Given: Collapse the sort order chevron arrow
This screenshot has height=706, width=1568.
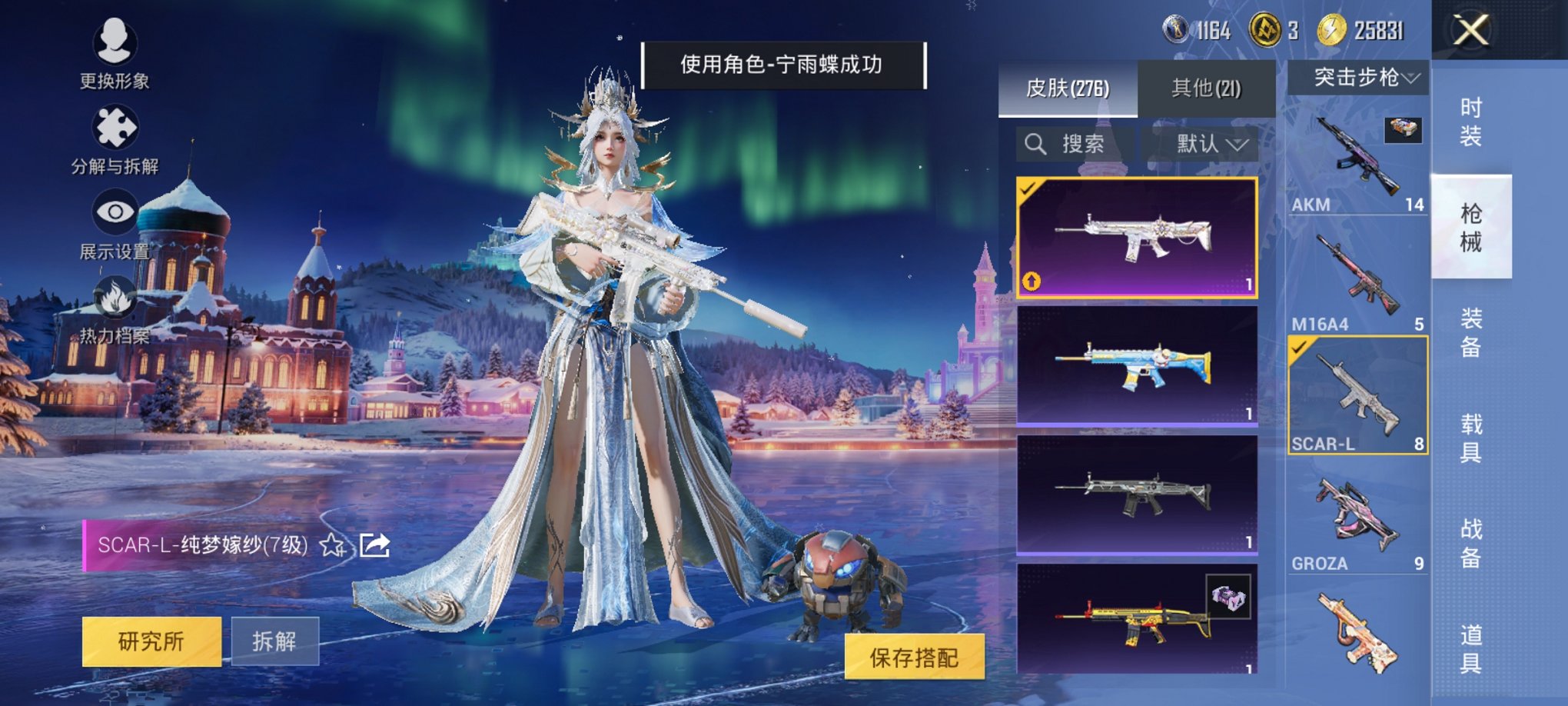Looking at the screenshot, I should pos(1238,145).
